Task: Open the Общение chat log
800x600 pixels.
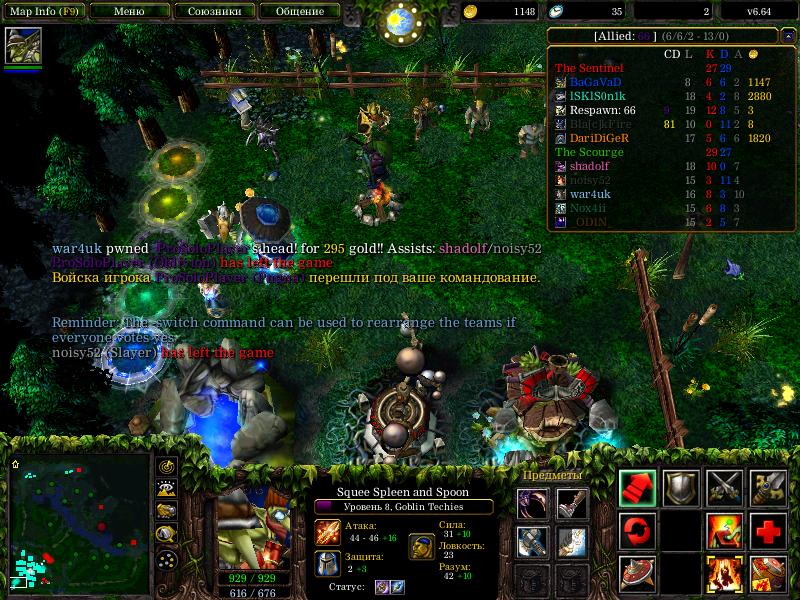Action: pos(299,12)
